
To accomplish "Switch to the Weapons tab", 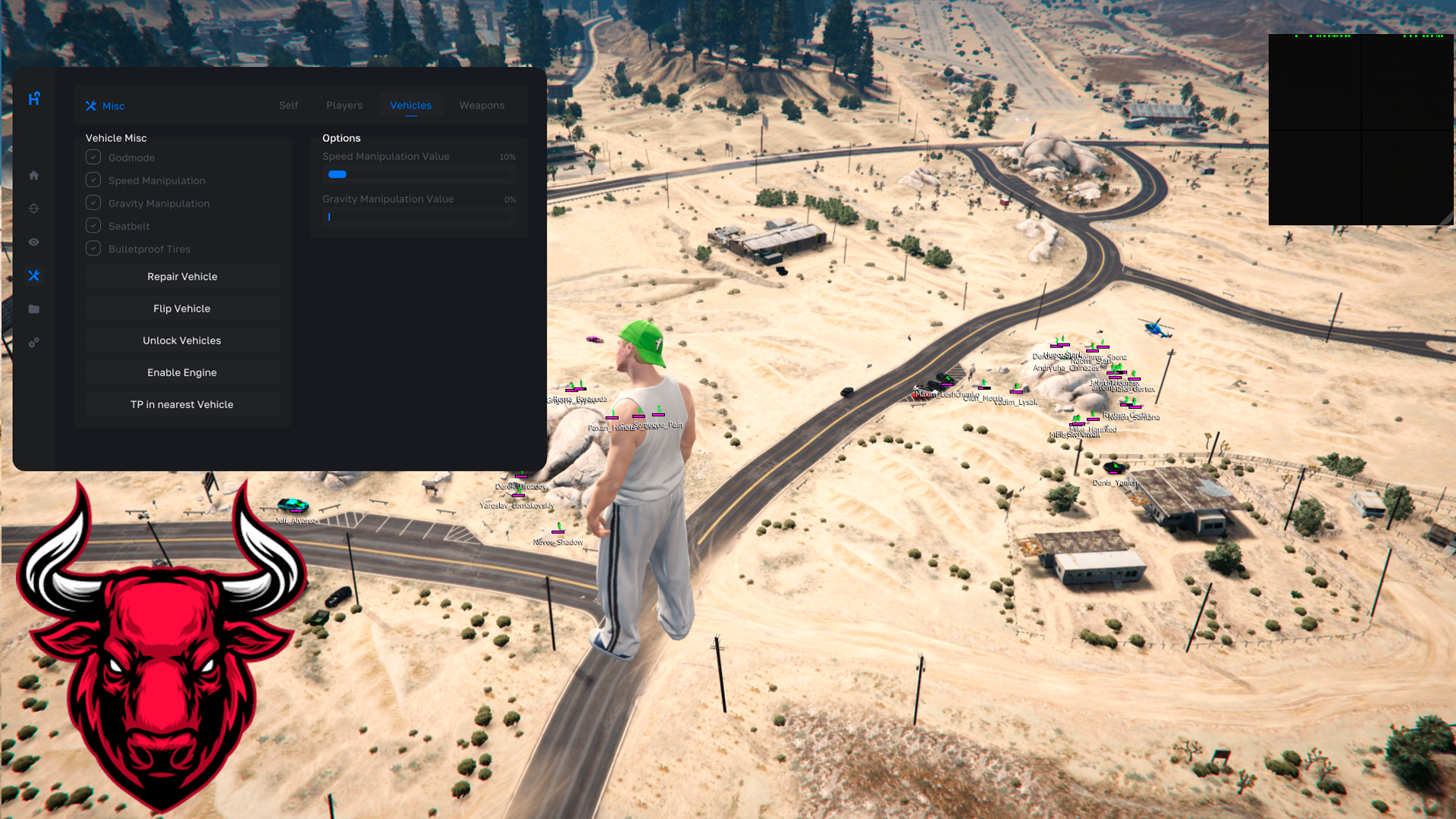I will coord(482,105).
